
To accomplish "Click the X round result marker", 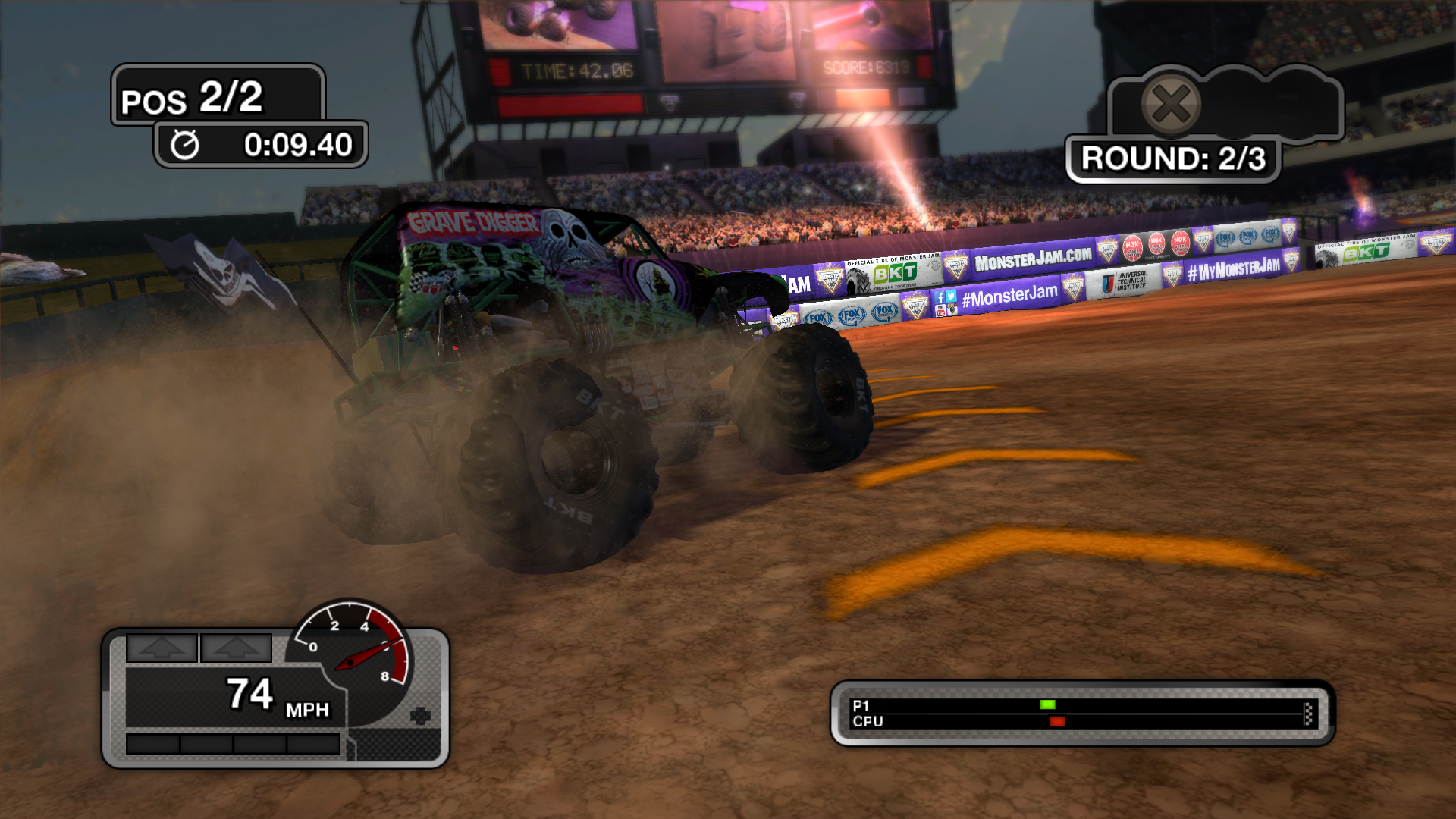I will tap(1171, 104).
